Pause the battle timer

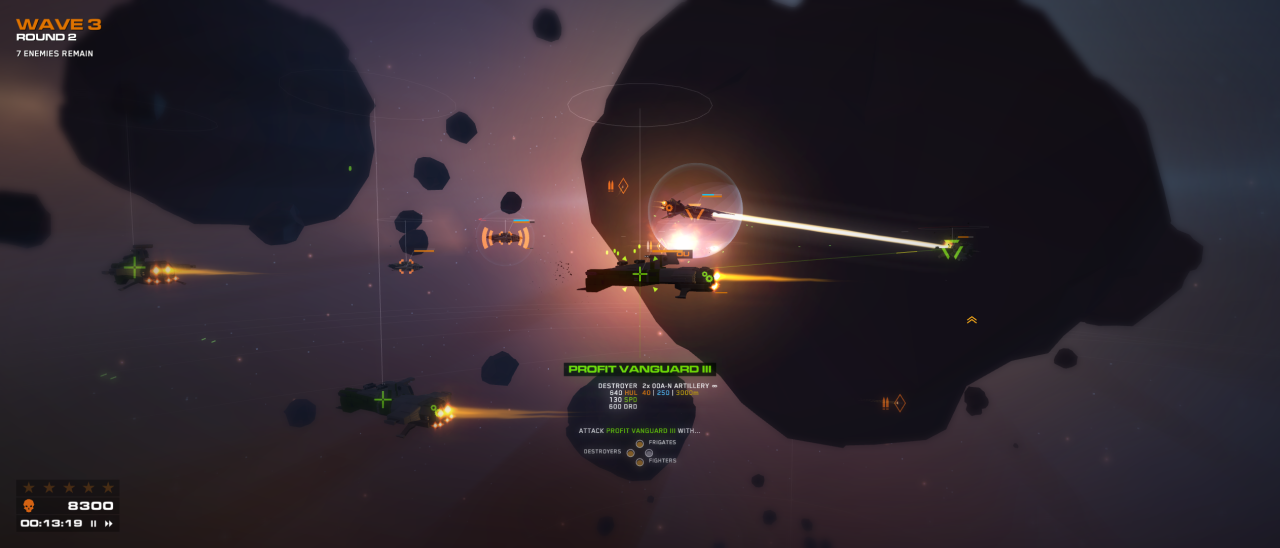pyautogui.click(x=94, y=523)
